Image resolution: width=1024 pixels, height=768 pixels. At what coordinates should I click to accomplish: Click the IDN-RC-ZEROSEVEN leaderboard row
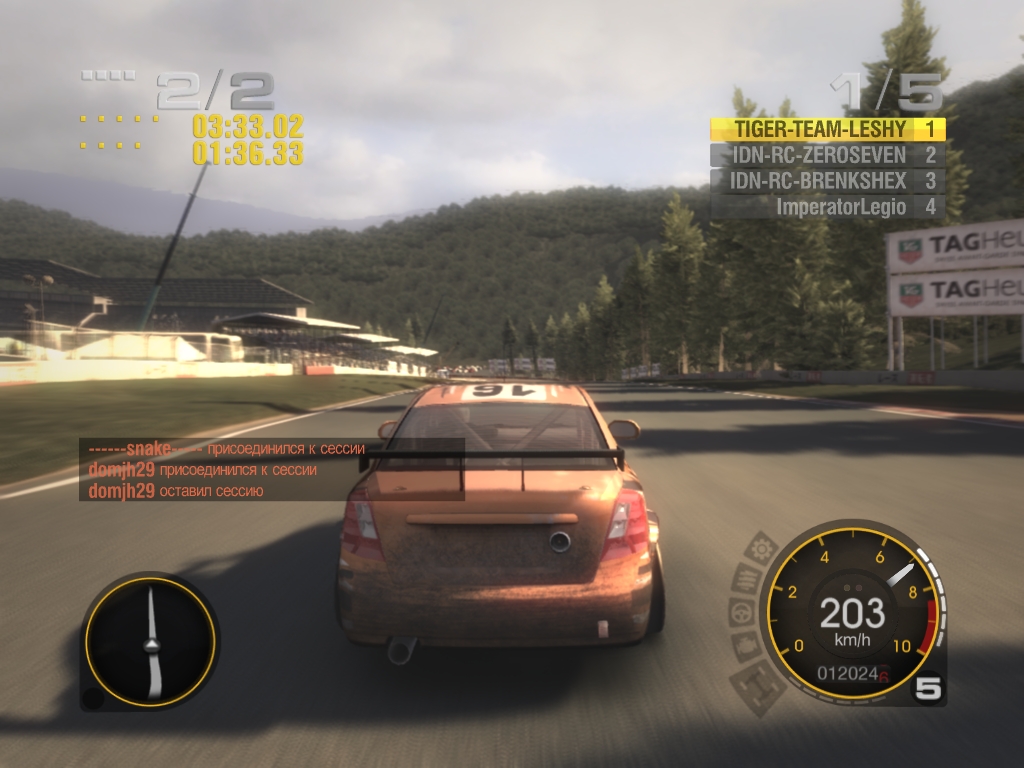click(827, 155)
